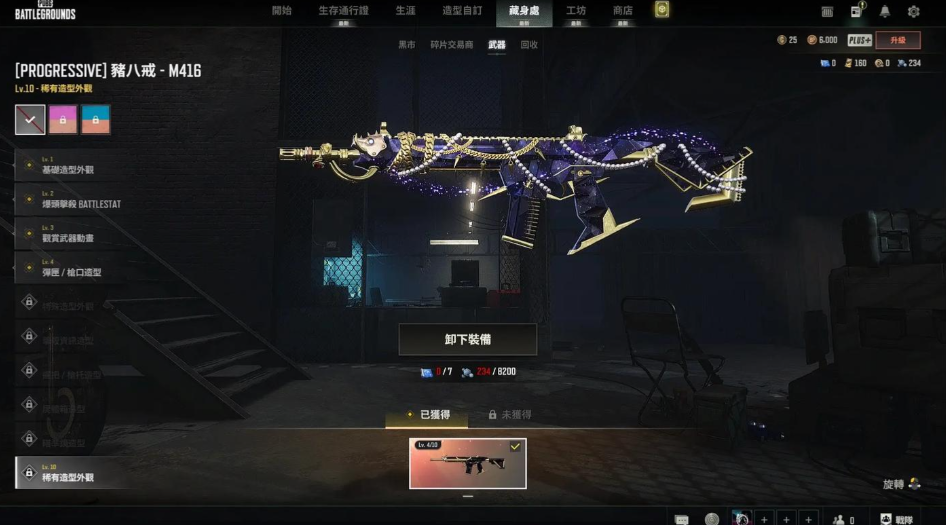Open the 開始 (Play) menu tab
The height and width of the screenshot is (525, 946).
click(282, 11)
